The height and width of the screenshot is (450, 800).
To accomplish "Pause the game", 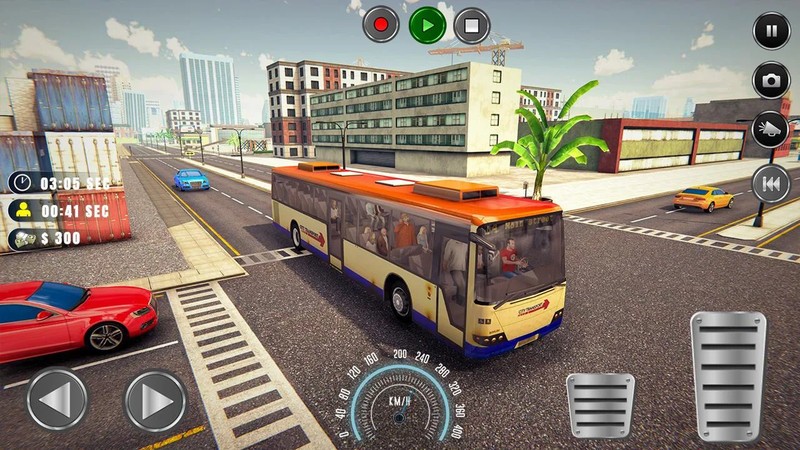I will 771,30.
